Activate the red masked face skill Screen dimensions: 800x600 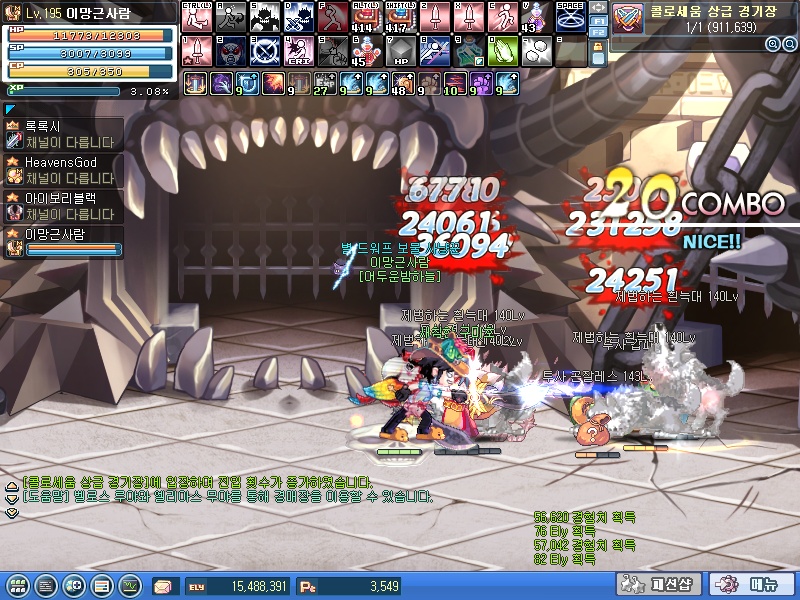230,49
